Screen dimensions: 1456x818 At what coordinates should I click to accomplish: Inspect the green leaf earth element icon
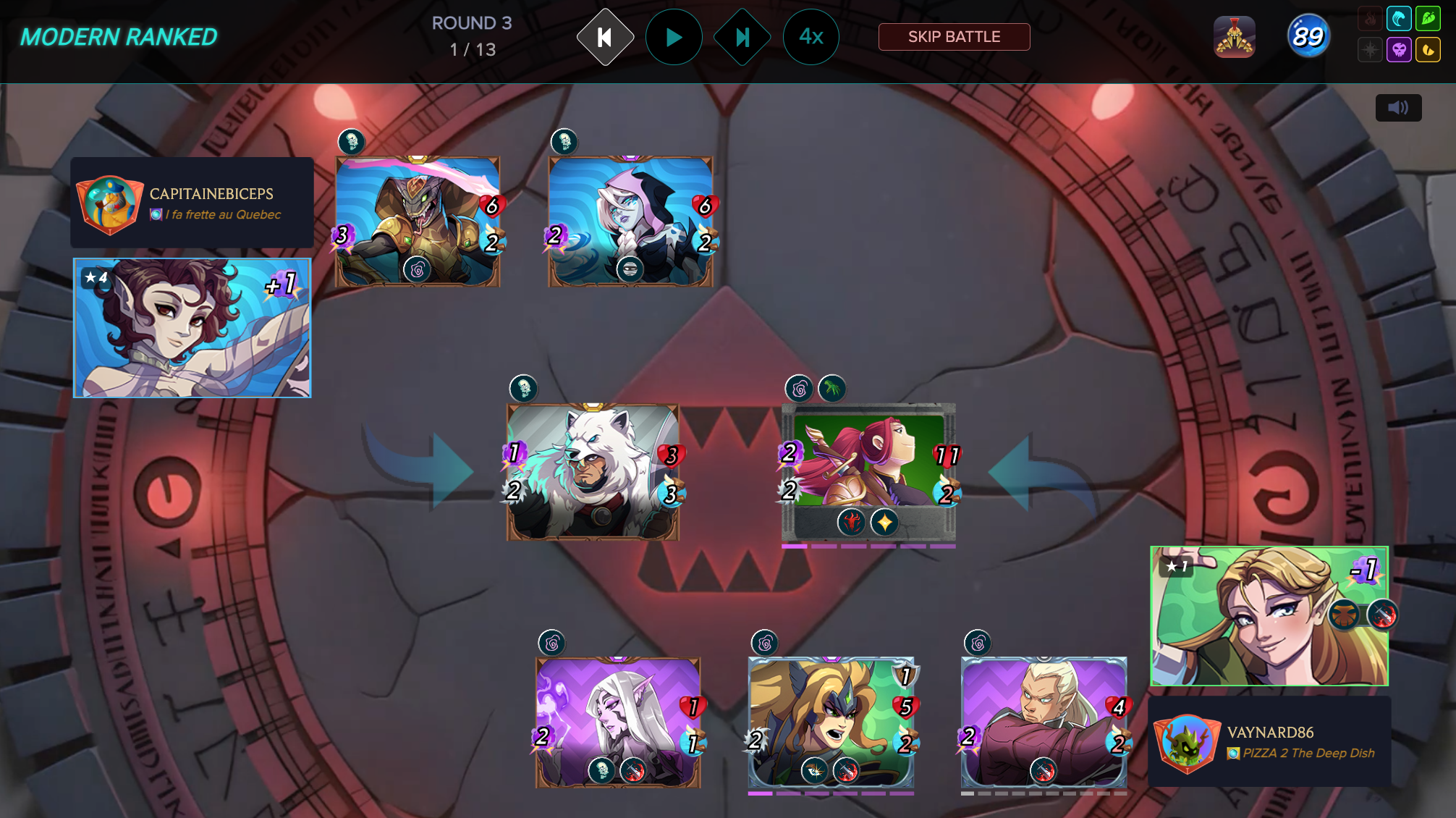point(1429,19)
